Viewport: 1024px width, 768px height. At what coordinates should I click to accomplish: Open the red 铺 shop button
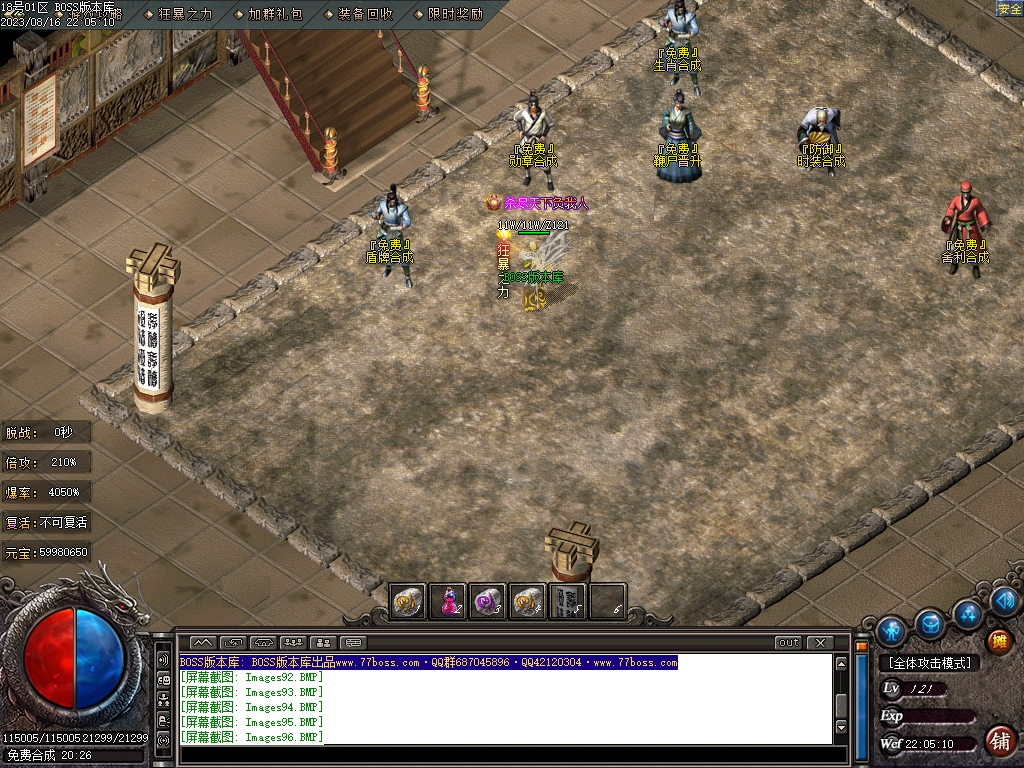click(998, 741)
